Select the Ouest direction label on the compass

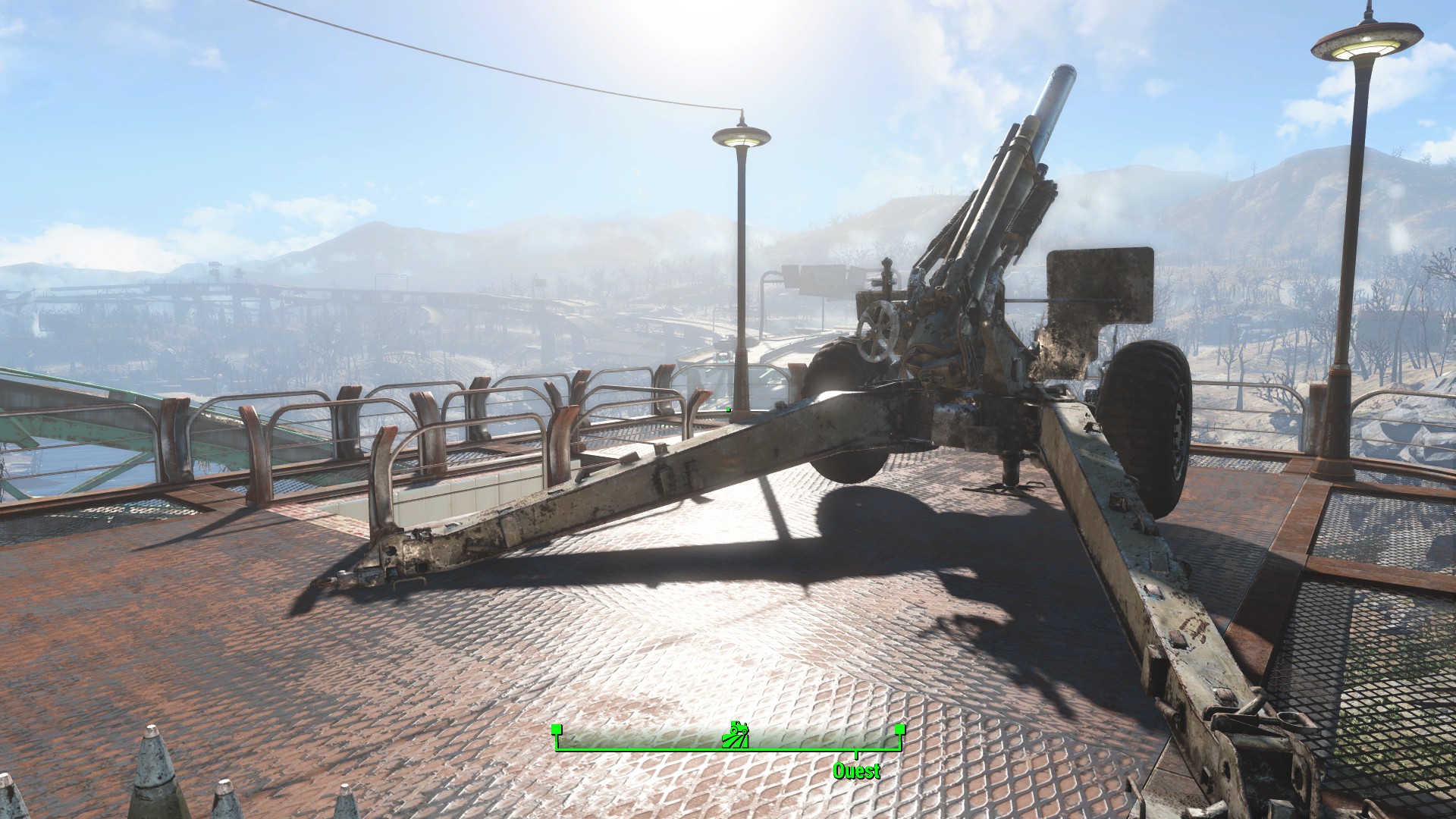[856, 771]
